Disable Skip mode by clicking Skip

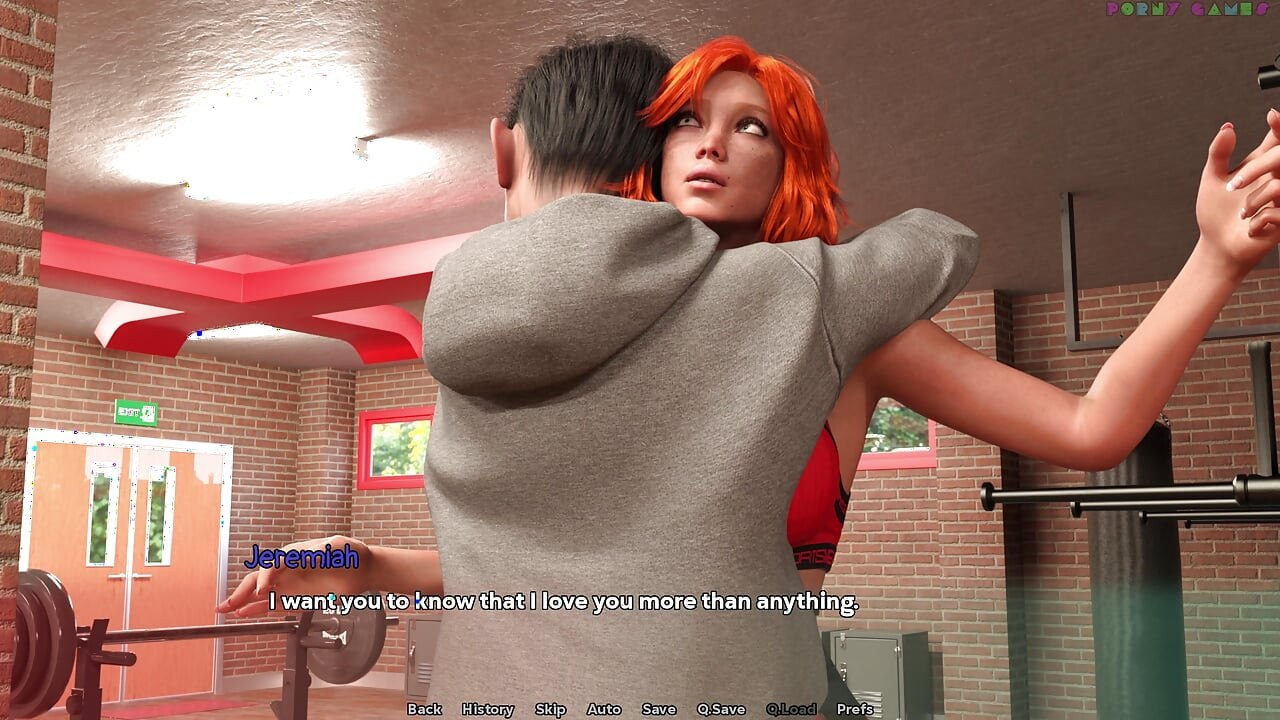pos(551,709)
